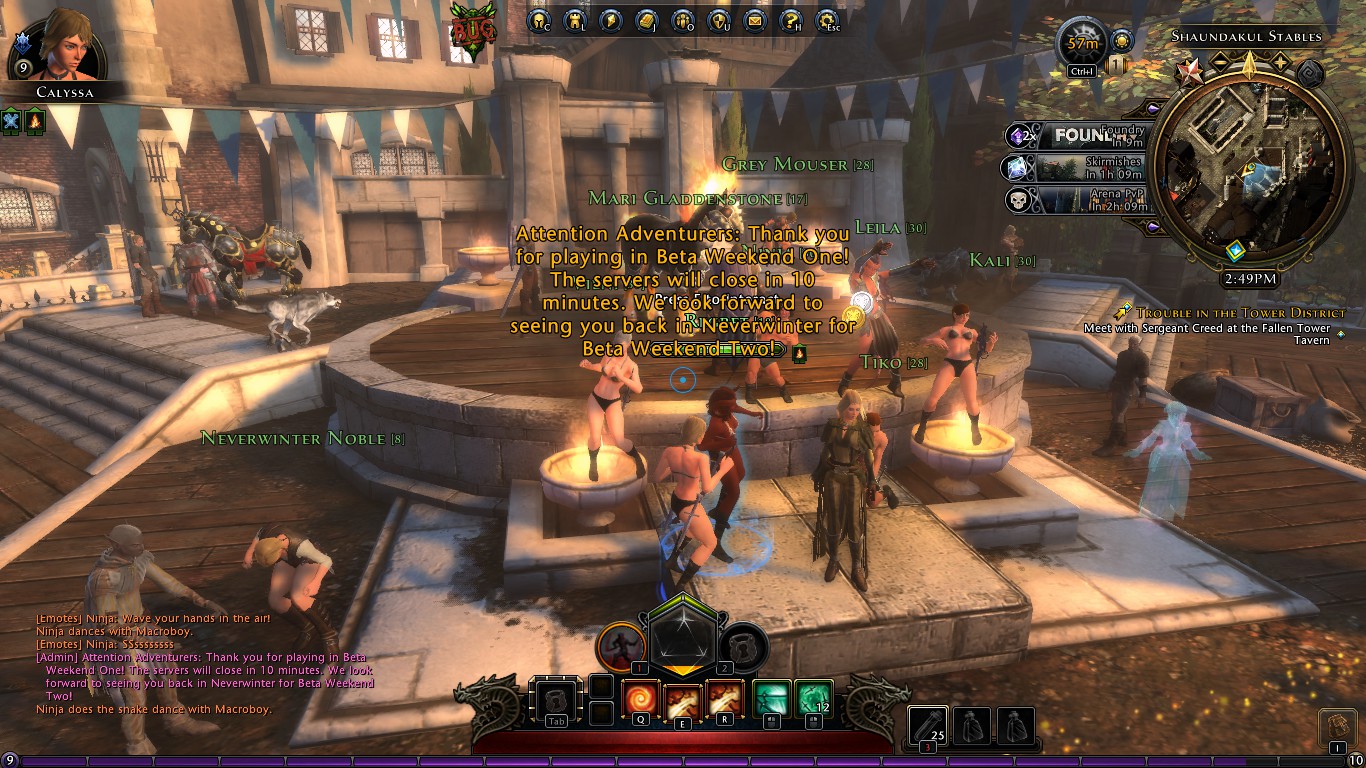
Task: Zoom out the minimap with minus button
Action: click(x=1220, y=63)
